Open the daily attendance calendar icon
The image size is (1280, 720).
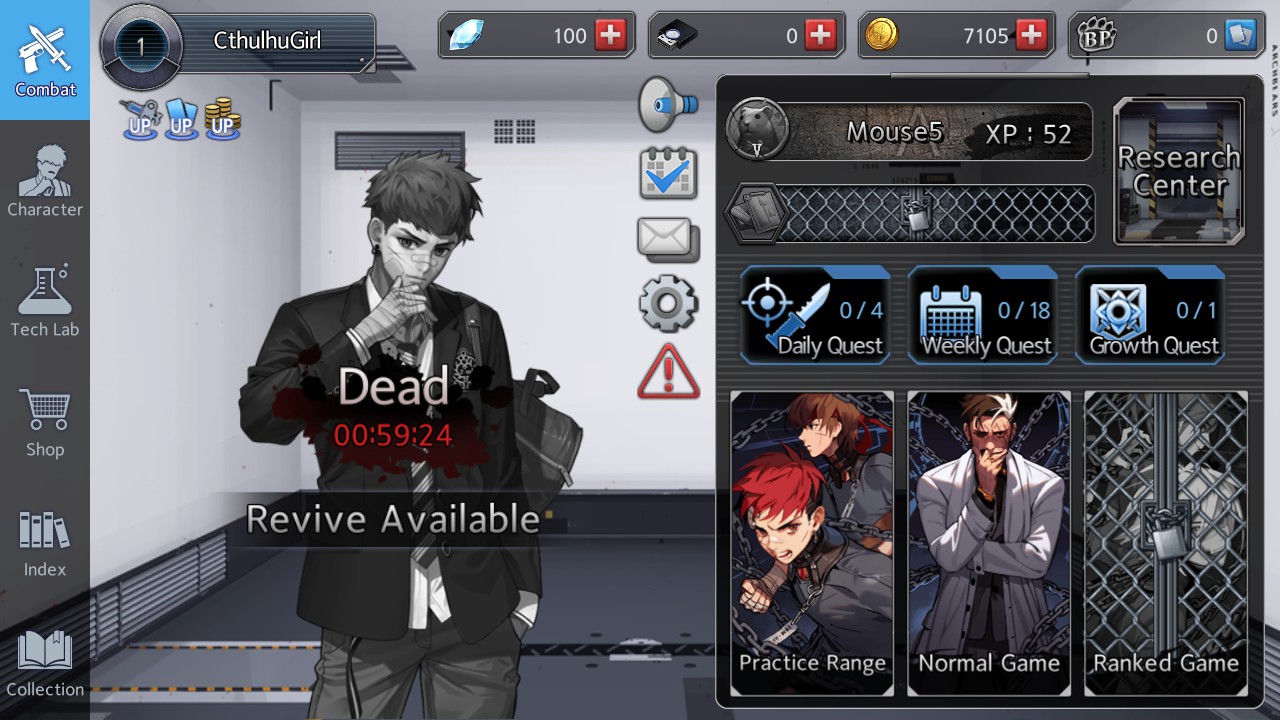click(668, 170)
